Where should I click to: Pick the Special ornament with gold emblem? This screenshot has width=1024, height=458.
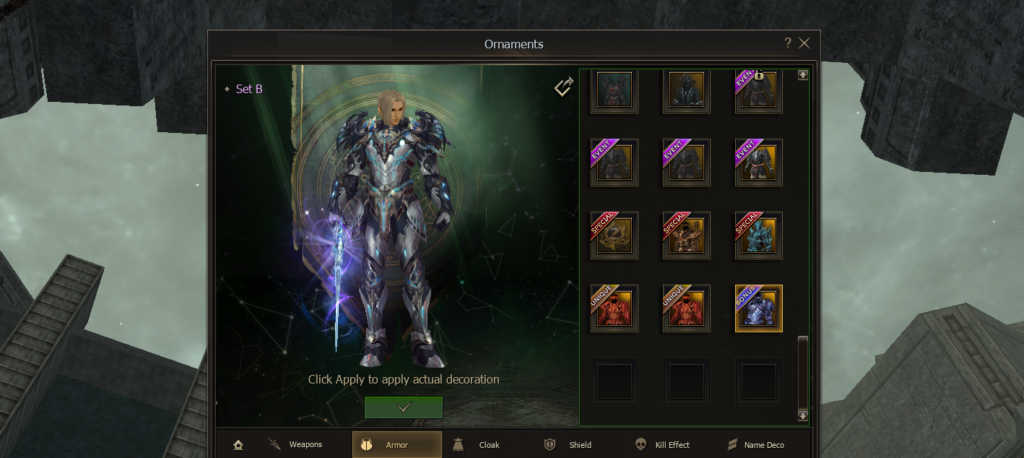point(614,235)
